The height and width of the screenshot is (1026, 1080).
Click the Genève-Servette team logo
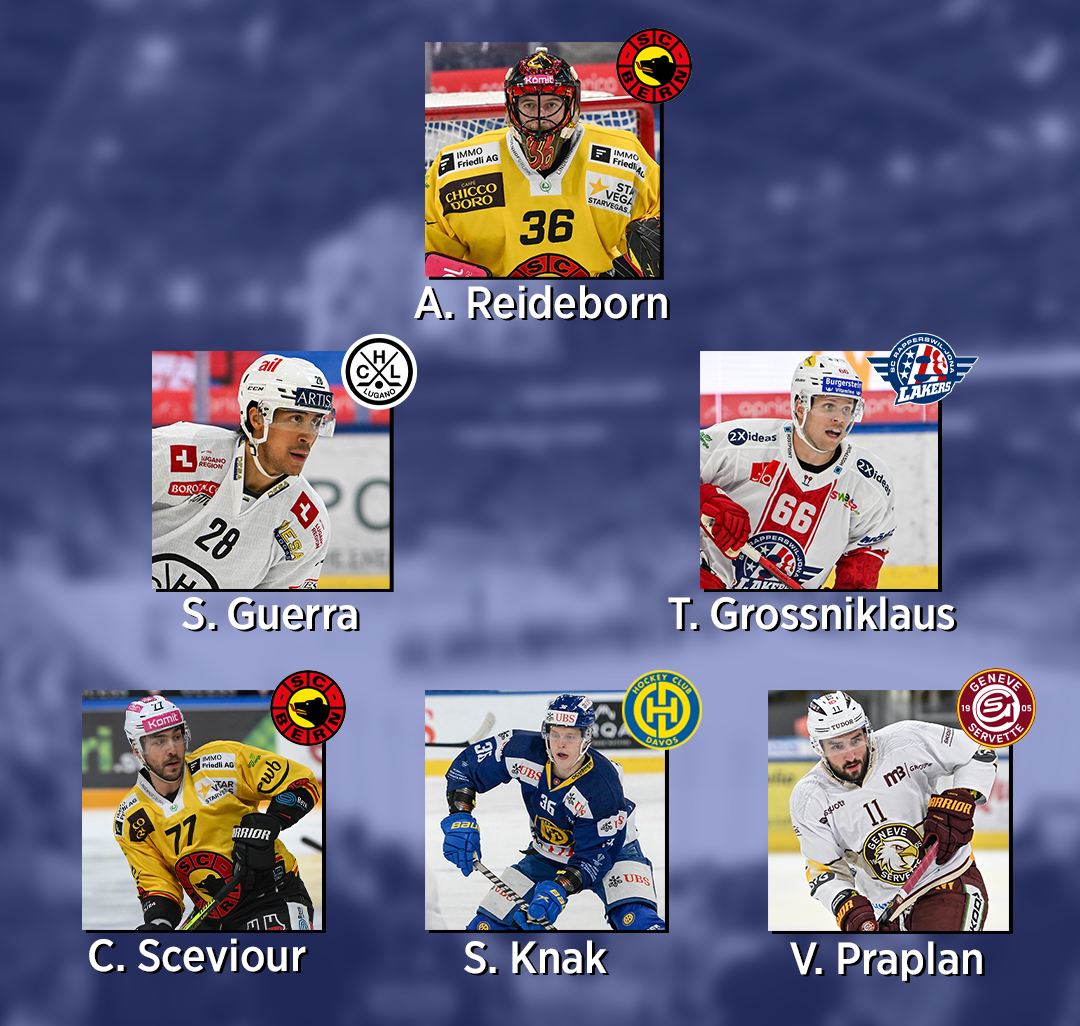click(996, 707)
